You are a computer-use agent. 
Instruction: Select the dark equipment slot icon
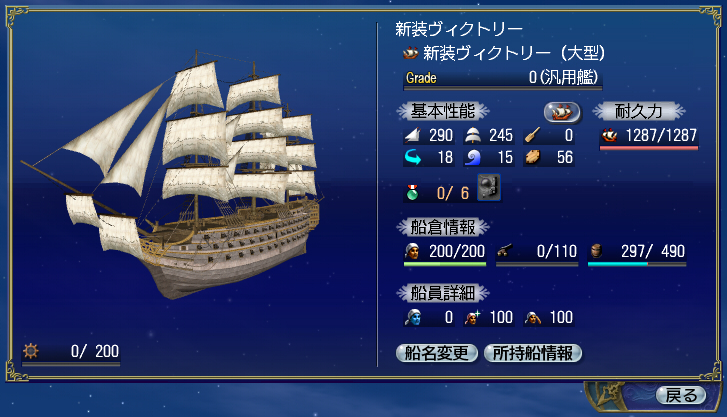(488, 186)
